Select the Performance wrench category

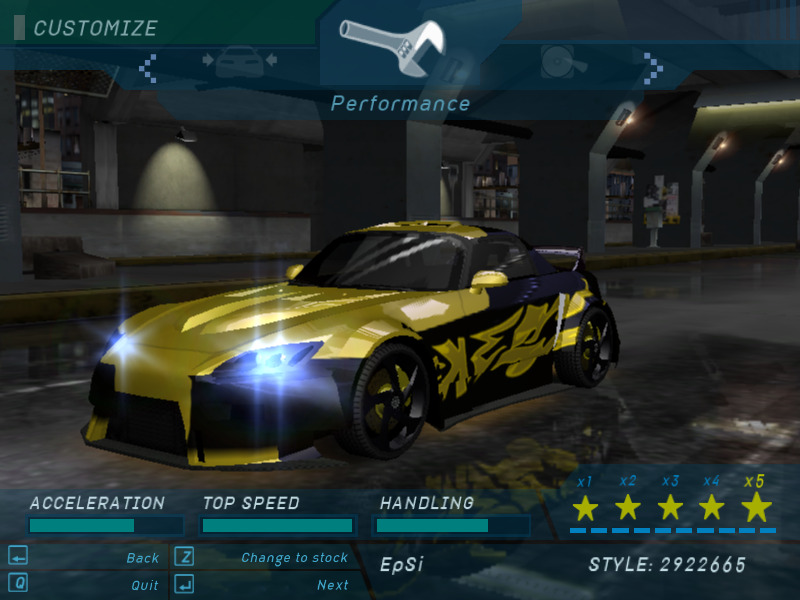[390, 45]
